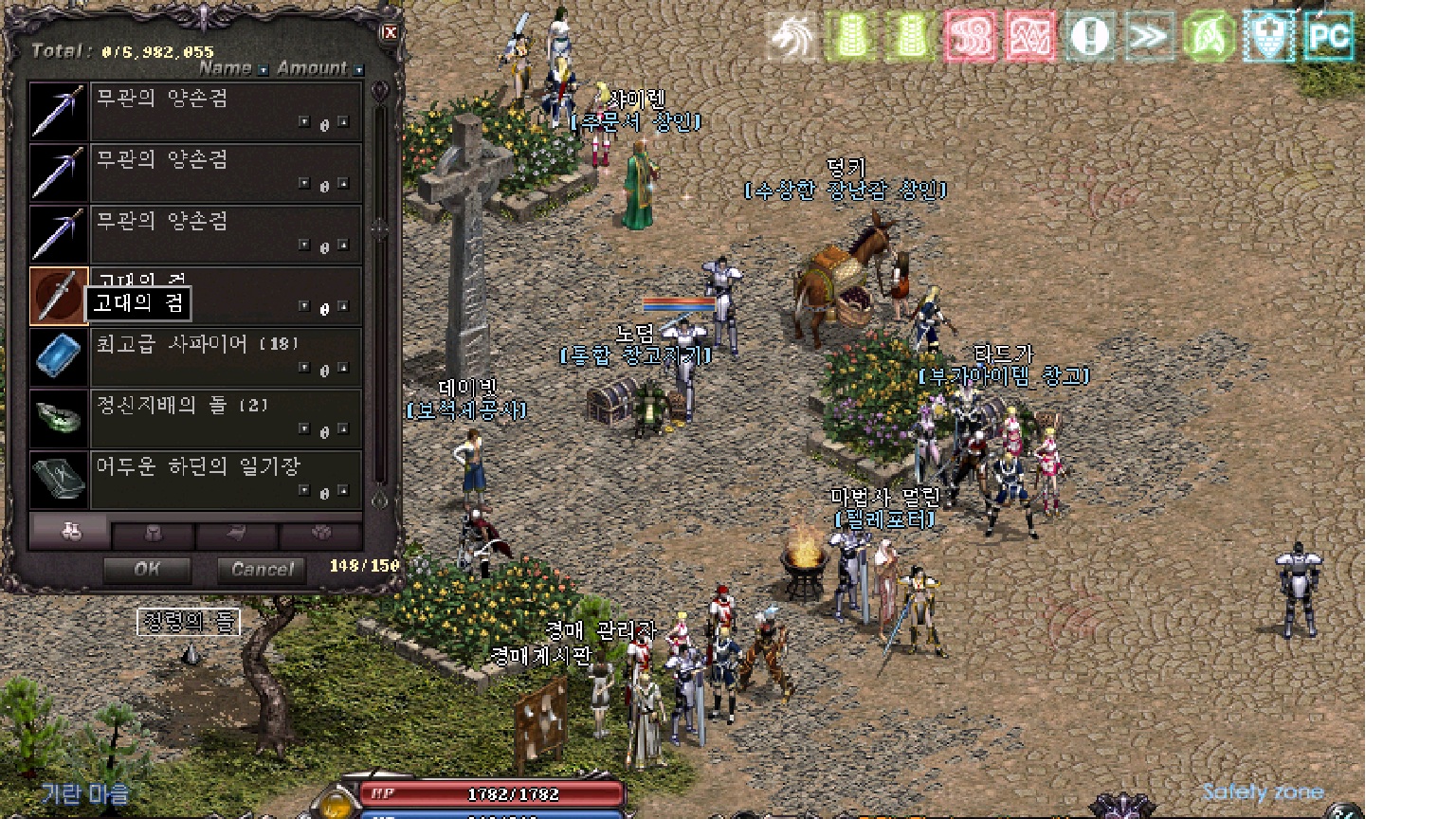The image size is (1456, 819).
Task: Click the double-arrow haste buff icon
Action: 1149,37
